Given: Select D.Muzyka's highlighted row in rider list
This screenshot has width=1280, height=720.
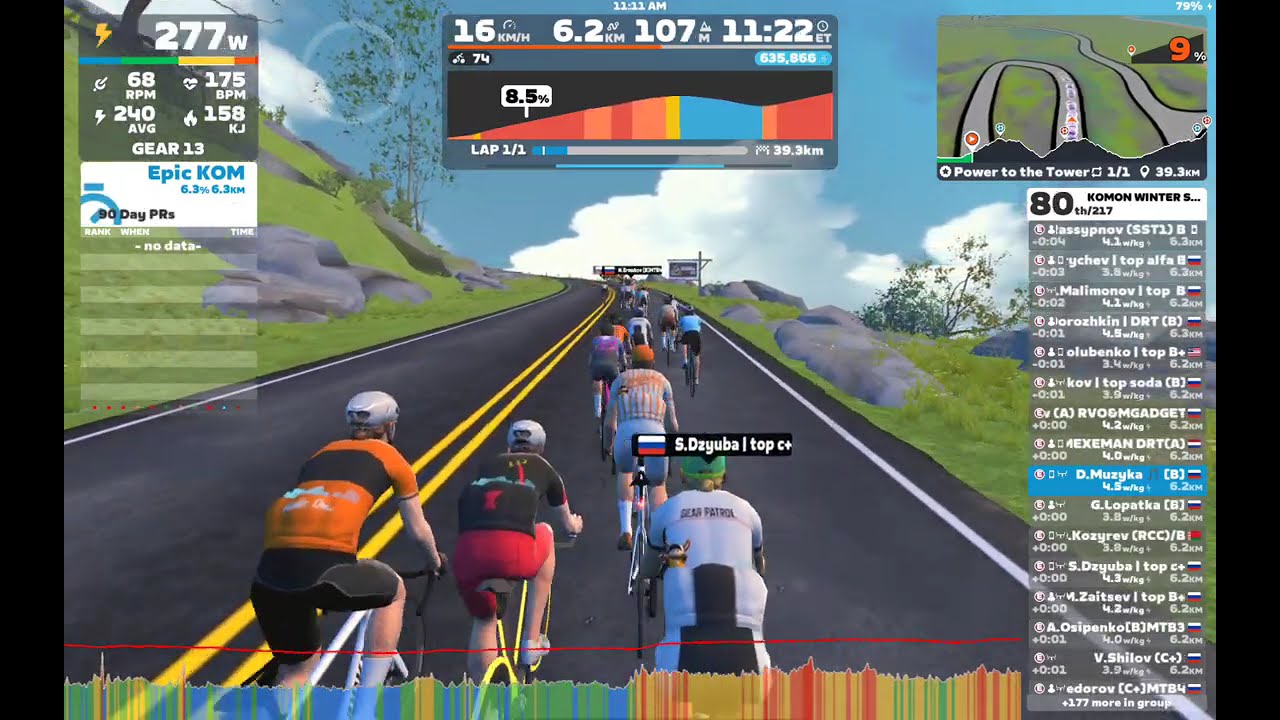Looking at the screenshot, I should 1117,480.
